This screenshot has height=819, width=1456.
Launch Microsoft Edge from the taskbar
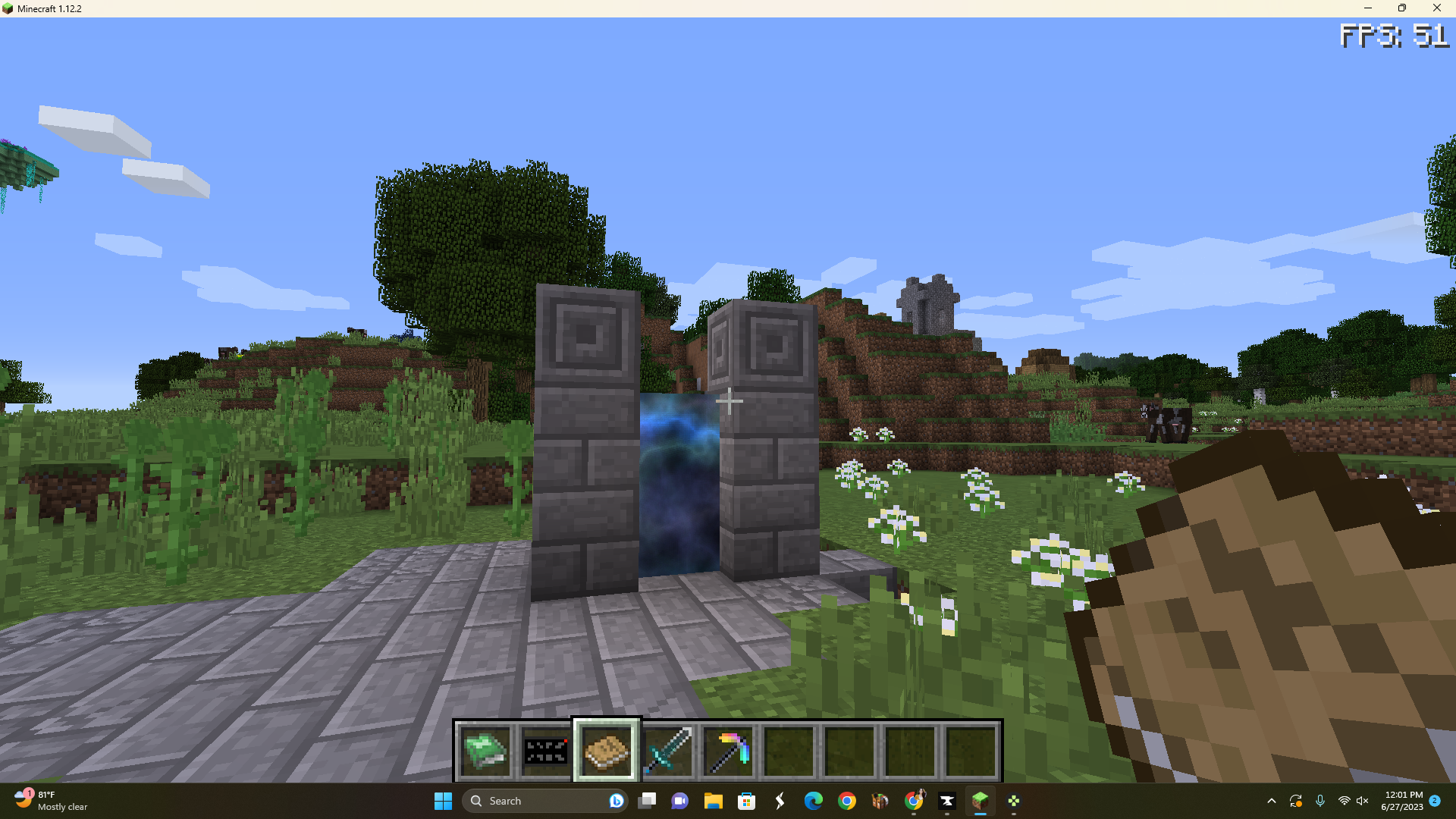click(814, 801)
